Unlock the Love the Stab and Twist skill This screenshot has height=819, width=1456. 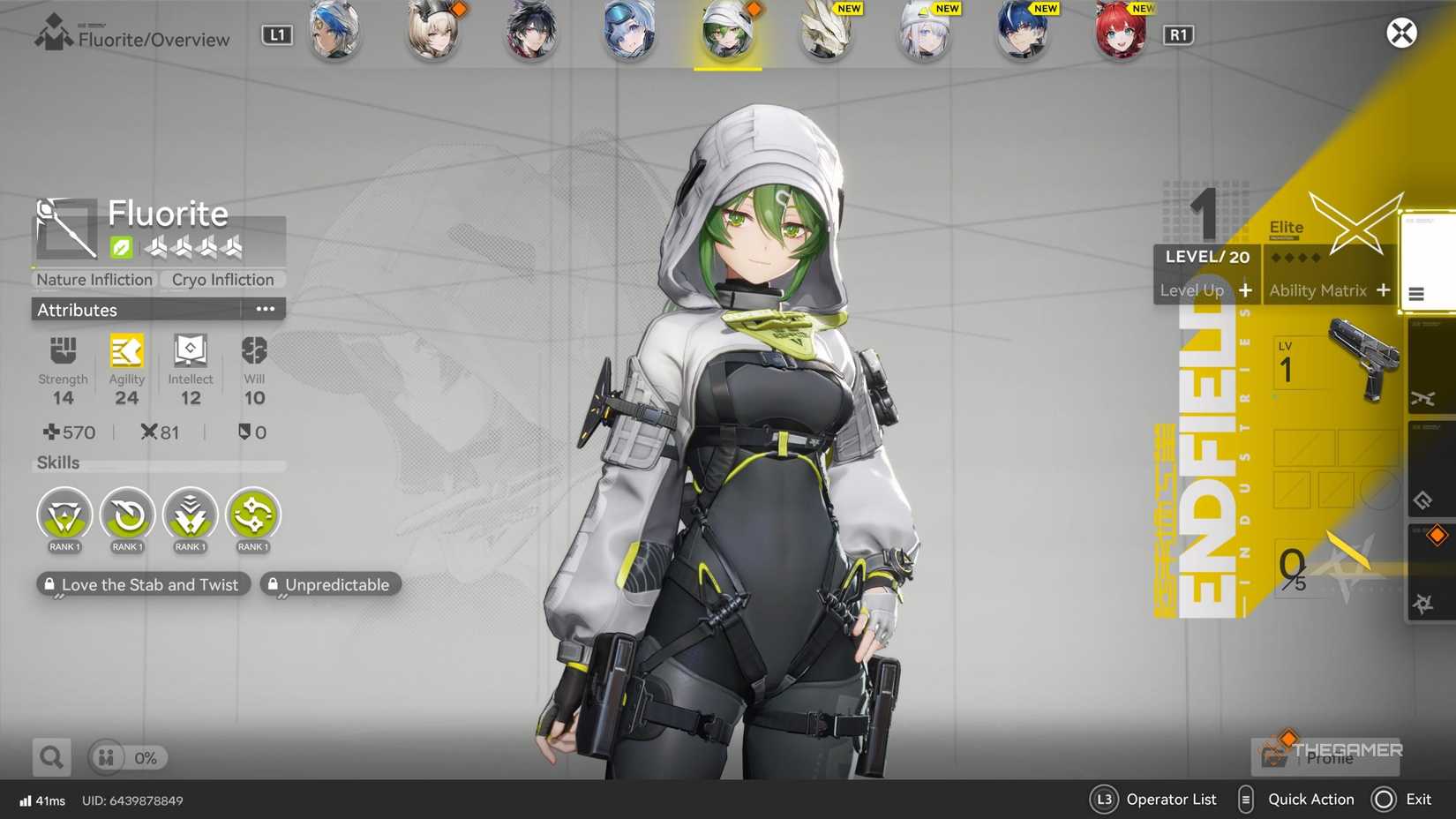[143, 584]
